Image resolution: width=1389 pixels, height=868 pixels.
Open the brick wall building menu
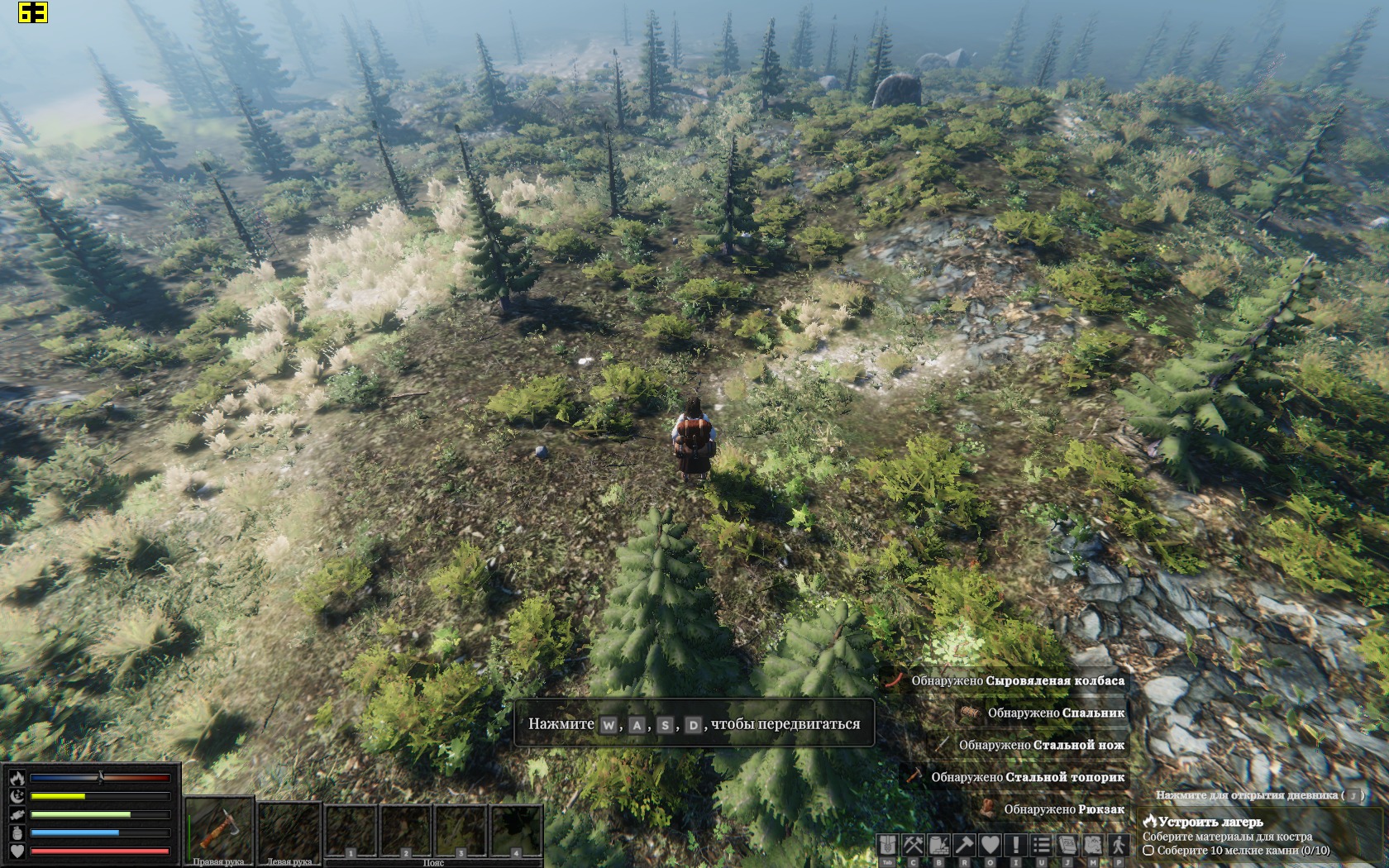click(938, 845)
